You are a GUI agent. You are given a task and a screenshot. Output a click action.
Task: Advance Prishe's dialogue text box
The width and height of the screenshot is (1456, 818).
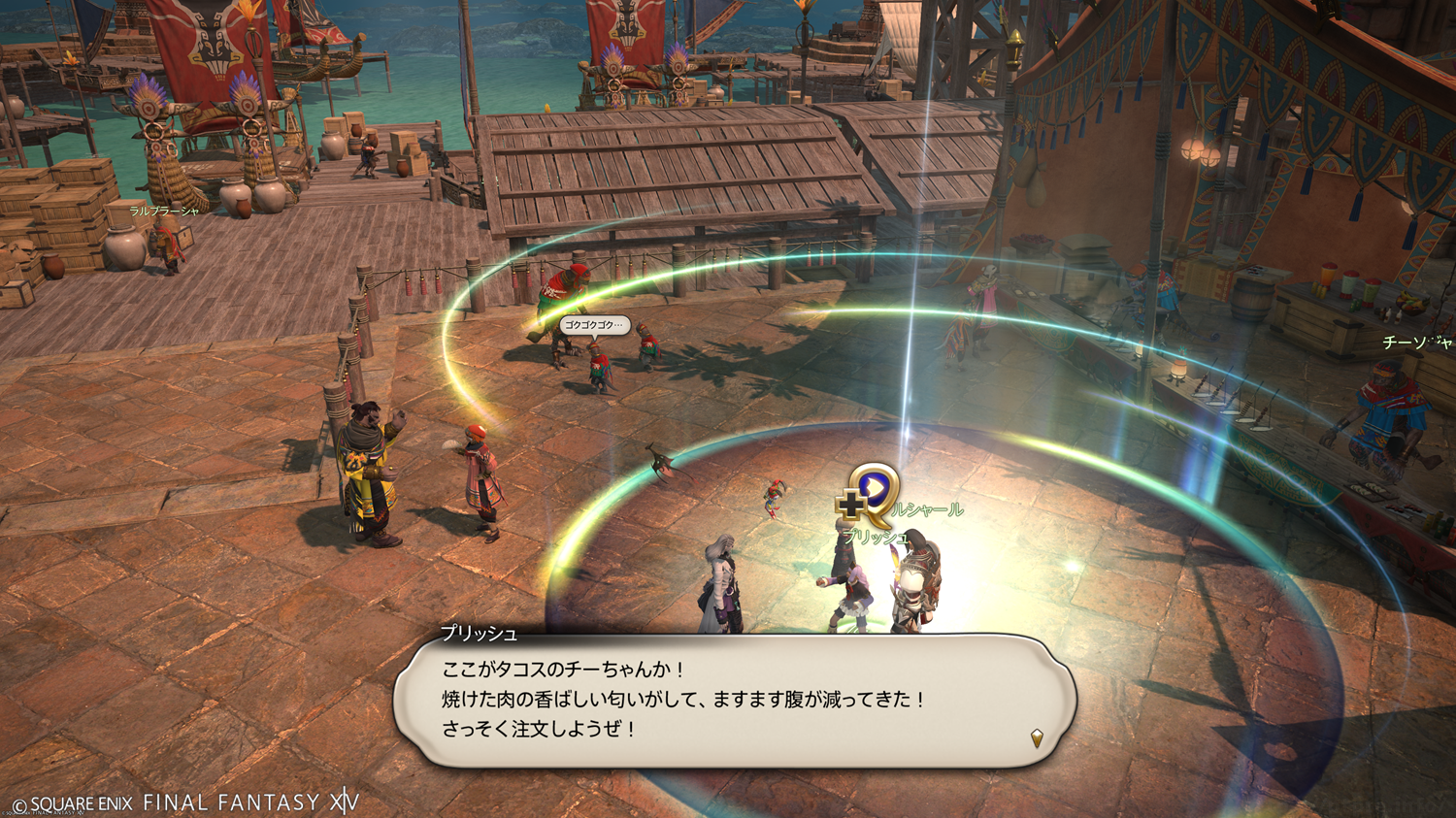(734, 701)
